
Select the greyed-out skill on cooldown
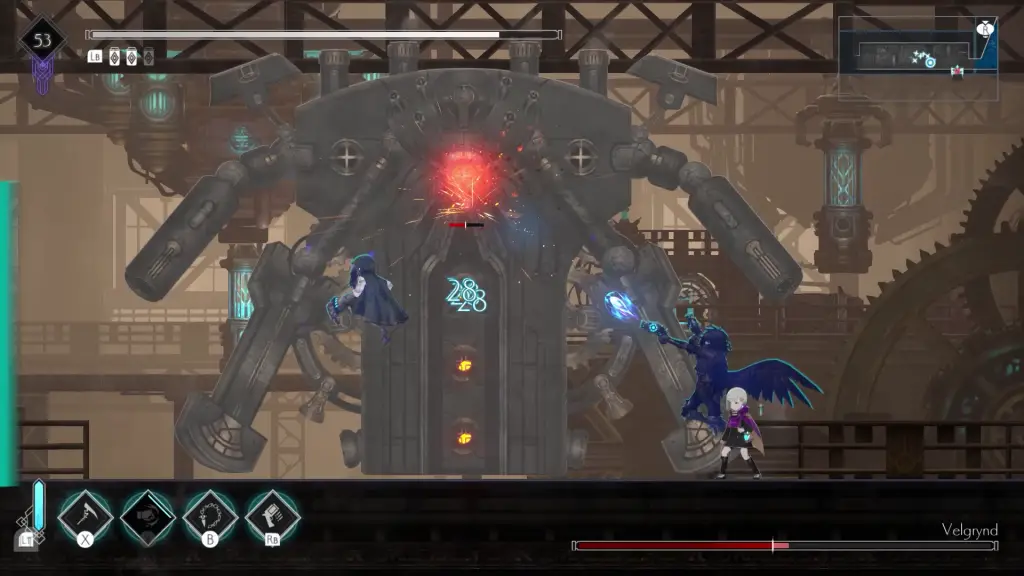[148, 516]
